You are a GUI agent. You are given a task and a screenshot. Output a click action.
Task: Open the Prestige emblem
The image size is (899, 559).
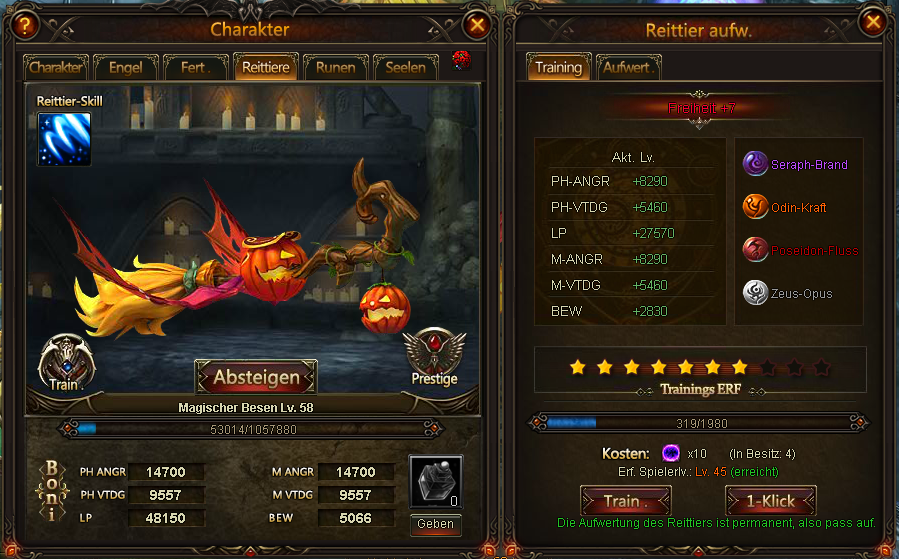[434, 357]
